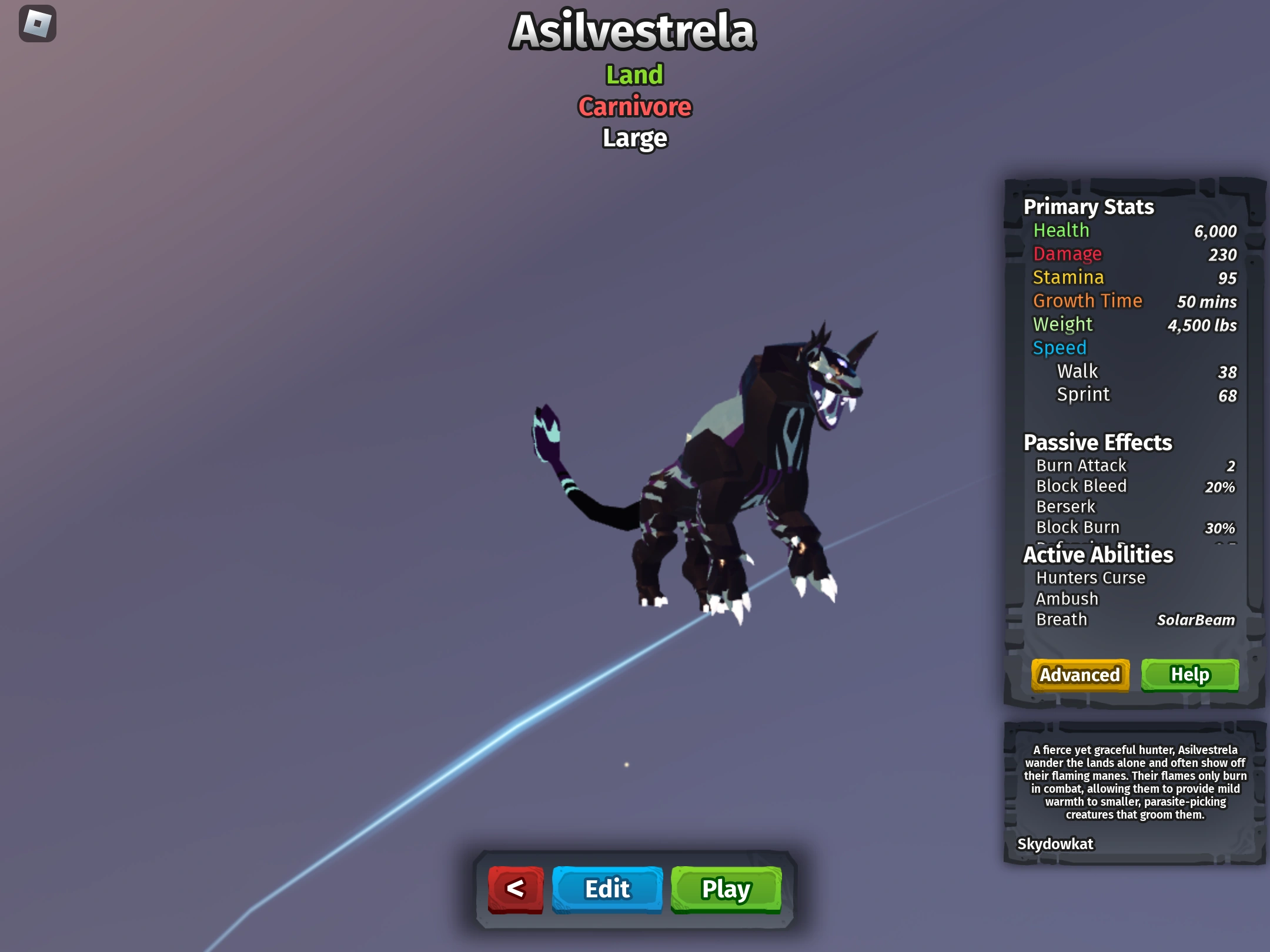
Task: Click the Damage stat label
Action: point(1068,254)
